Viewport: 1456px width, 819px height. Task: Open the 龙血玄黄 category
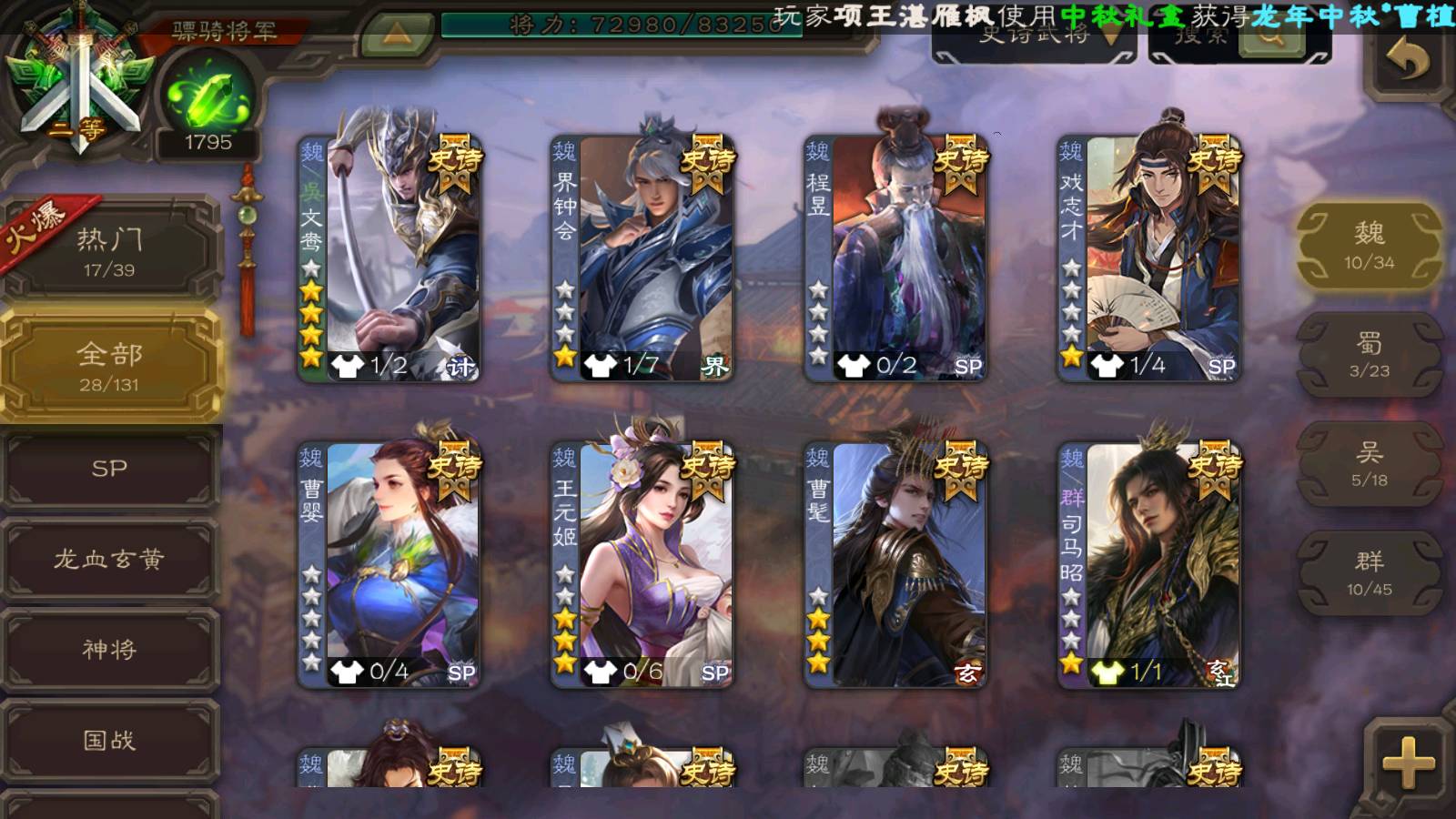click(109, 559)
